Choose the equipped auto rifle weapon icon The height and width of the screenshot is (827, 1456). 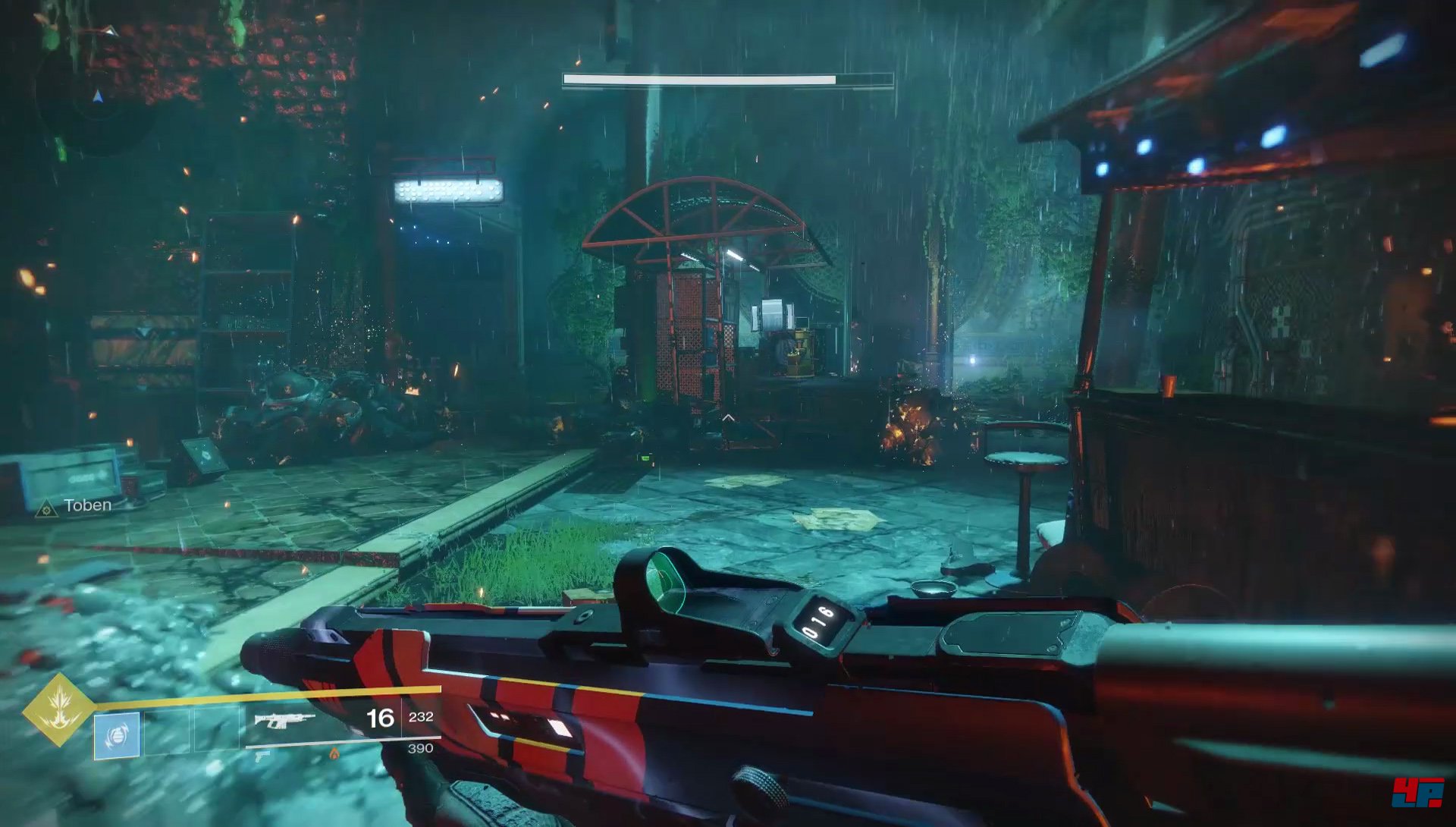pyautogui.click(x=284, y=719)
